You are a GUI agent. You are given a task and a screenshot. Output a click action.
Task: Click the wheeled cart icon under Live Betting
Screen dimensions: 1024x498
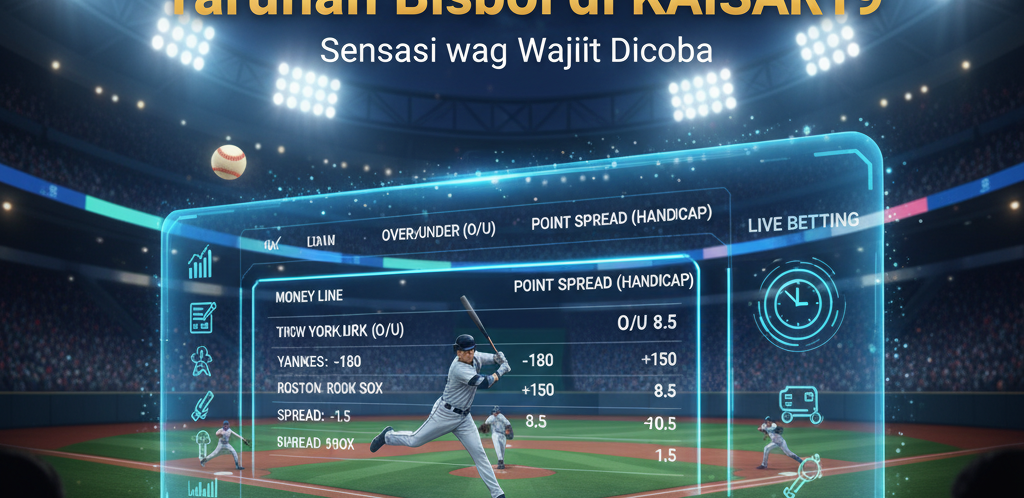click(800, 403)
